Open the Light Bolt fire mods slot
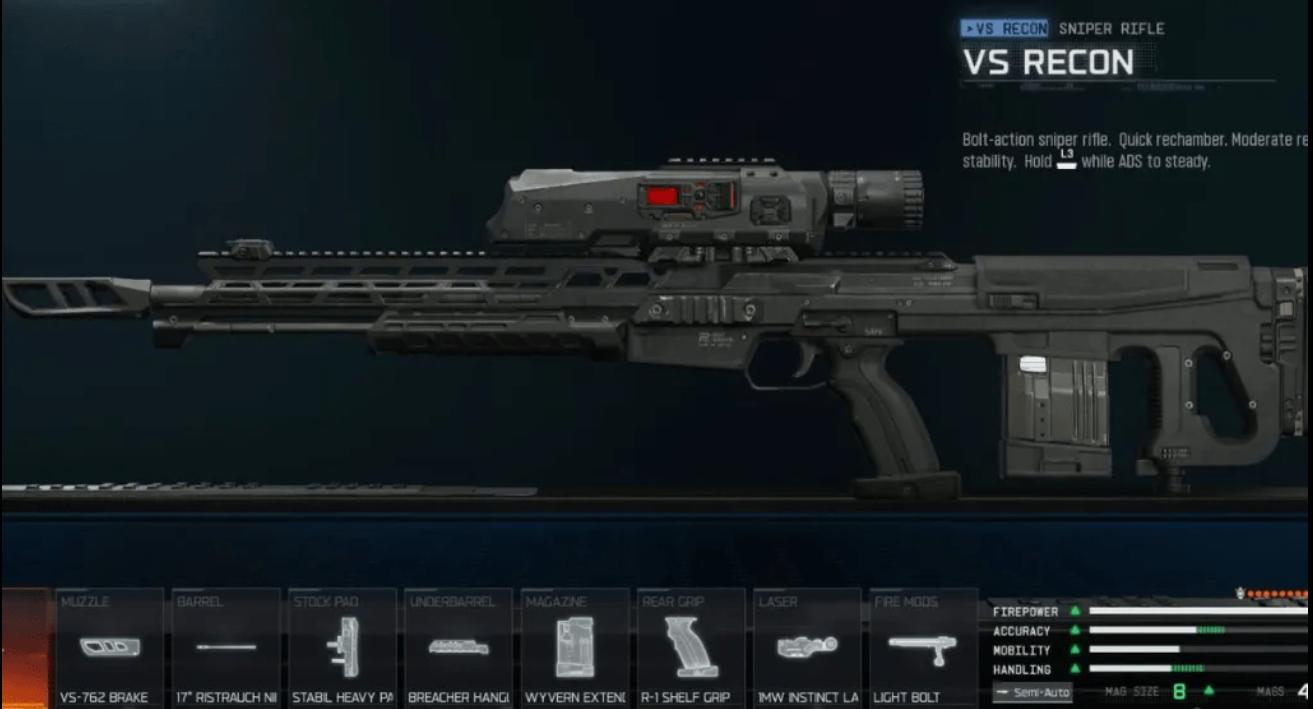 tap(922, 648)
